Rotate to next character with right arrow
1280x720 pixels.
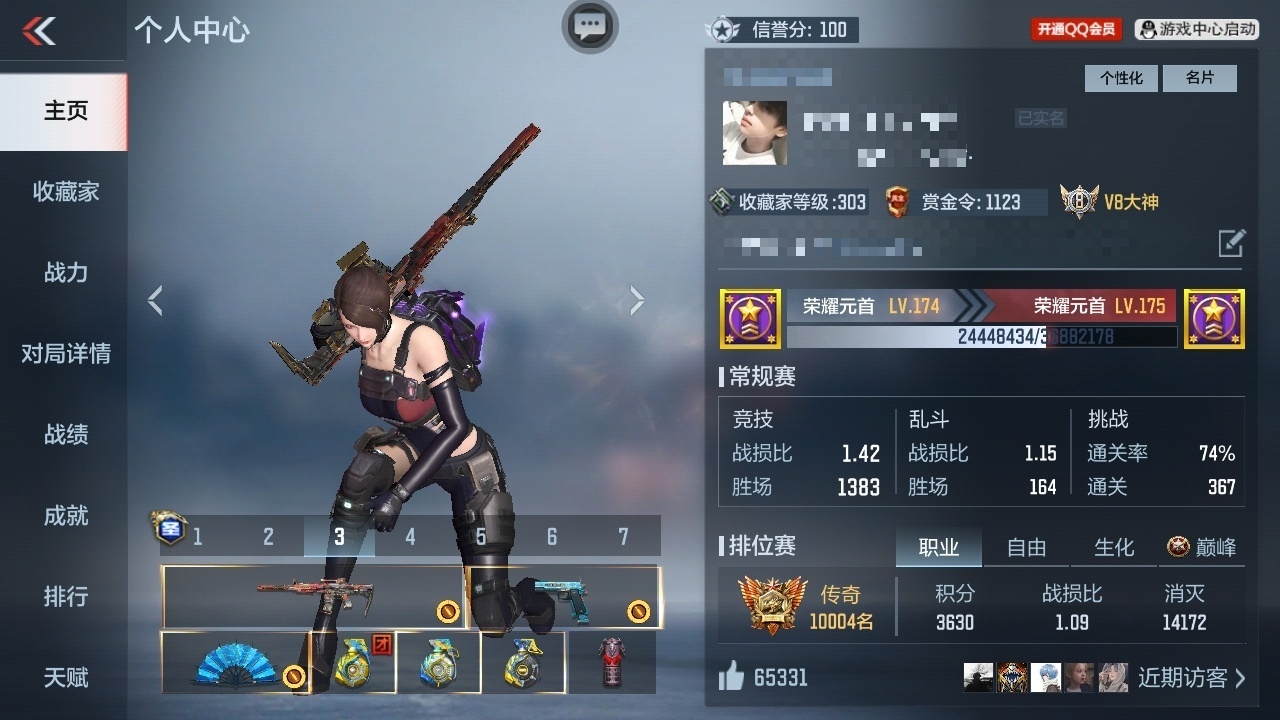click(637, 300)
